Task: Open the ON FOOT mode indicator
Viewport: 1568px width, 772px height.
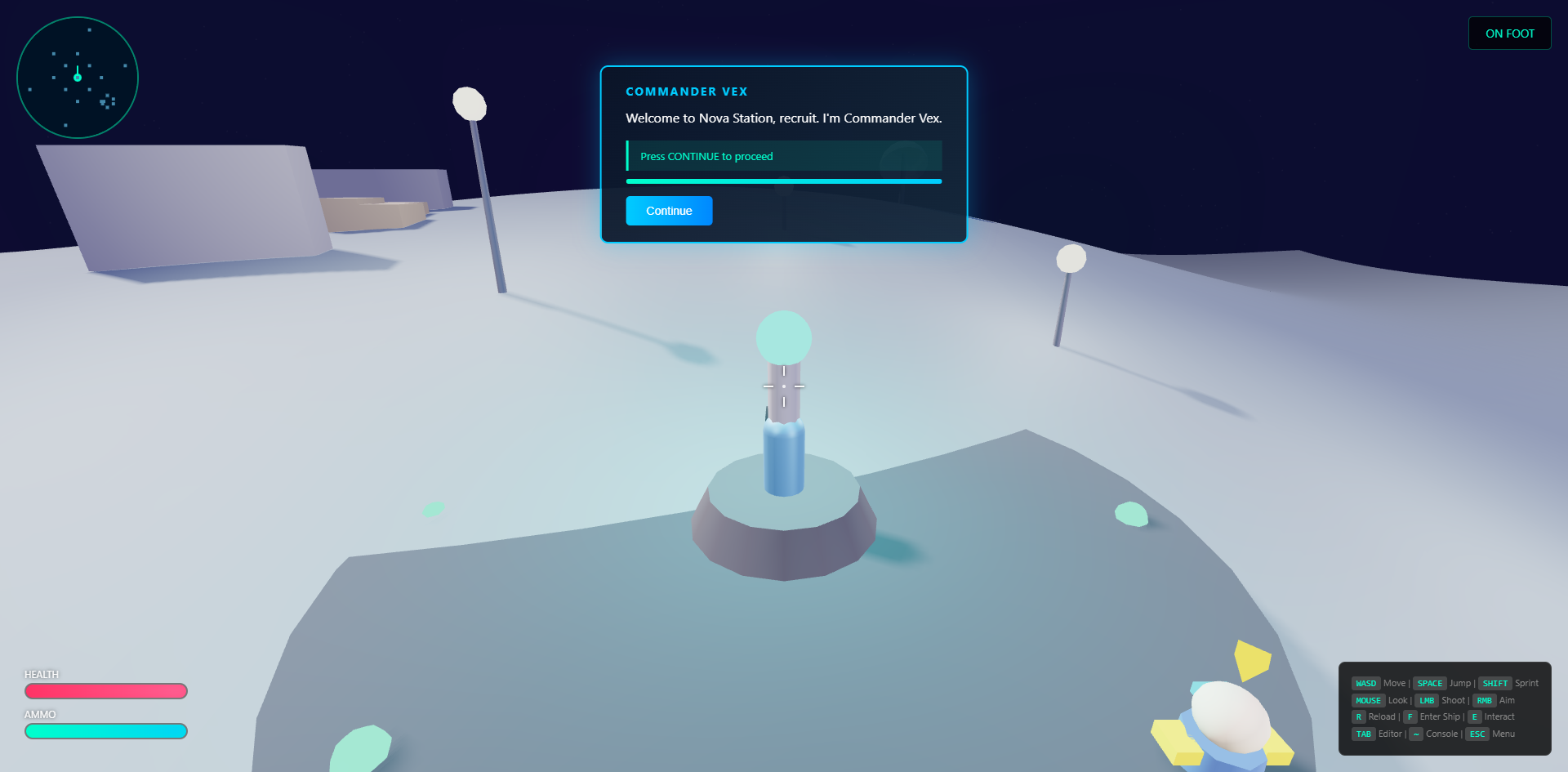Action: pyautogui.click(x=1508, y=33)
